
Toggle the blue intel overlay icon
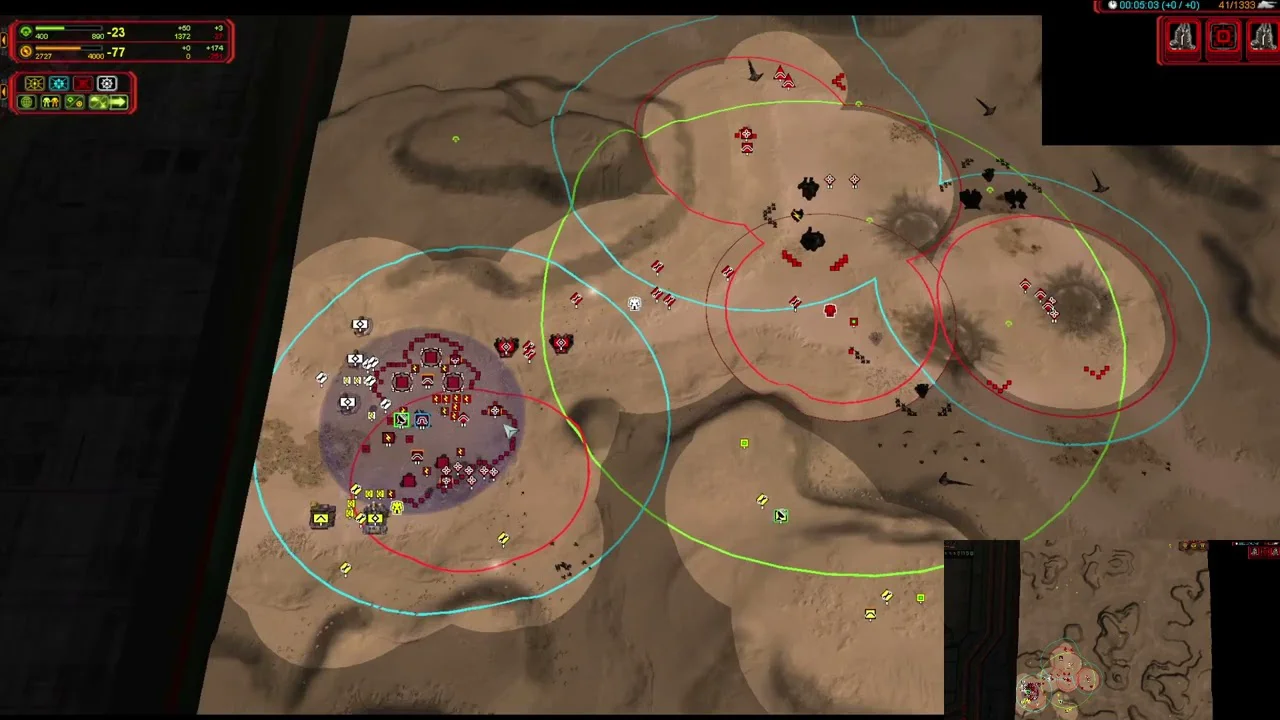tap(59, 84)
